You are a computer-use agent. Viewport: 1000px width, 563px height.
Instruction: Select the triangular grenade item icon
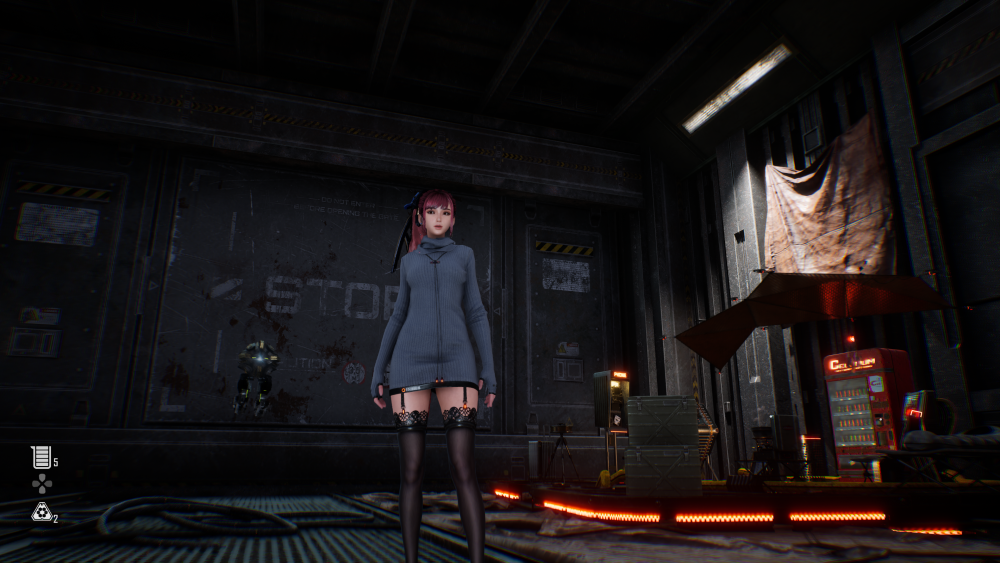(x=41, y=512)
